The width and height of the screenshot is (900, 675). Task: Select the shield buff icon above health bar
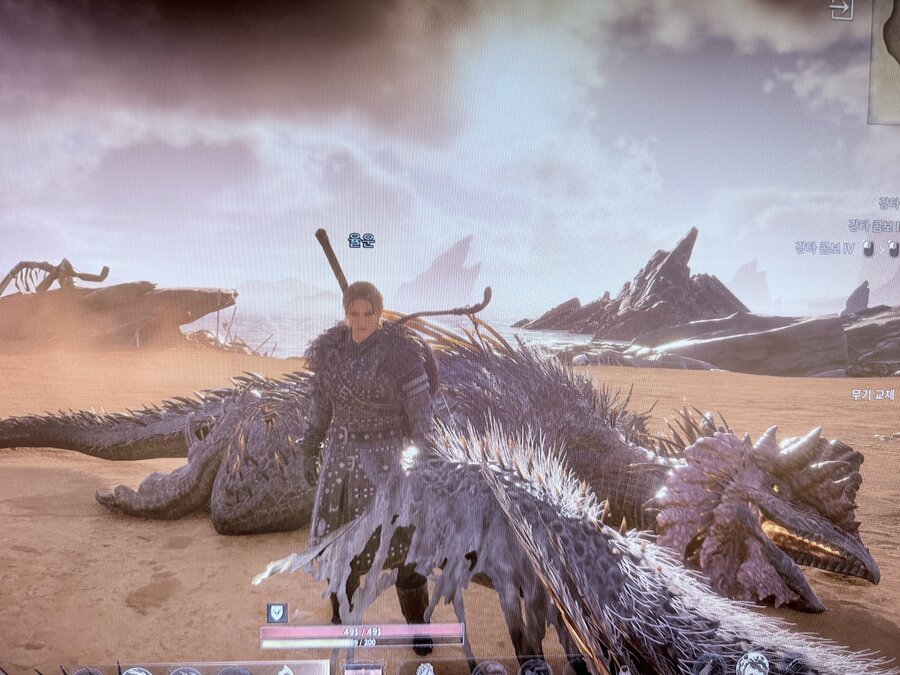click(x=277, y=613)
